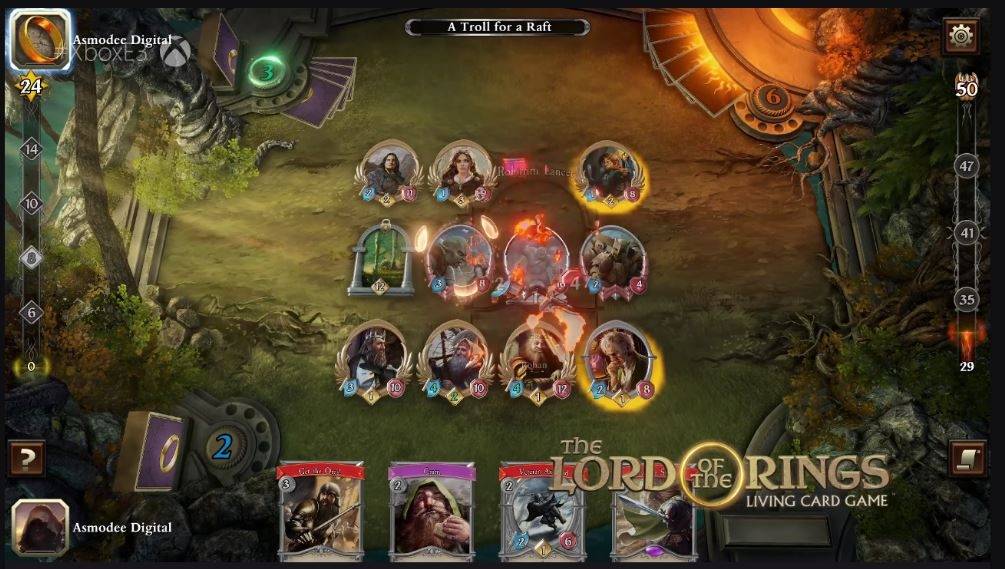Click the hooded player avatar portrait
The width and height of the screenshot is (1005, 569).
tap(40, 527)
